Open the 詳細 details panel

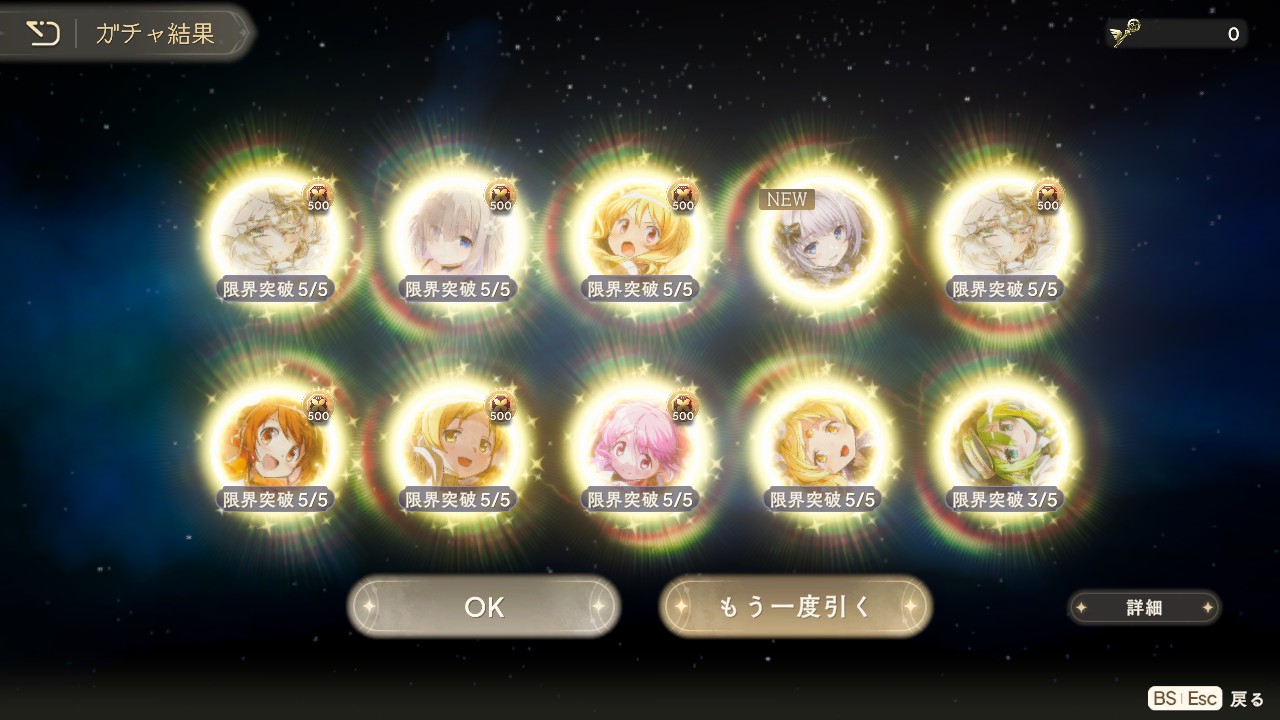(x=1144, y=607)
